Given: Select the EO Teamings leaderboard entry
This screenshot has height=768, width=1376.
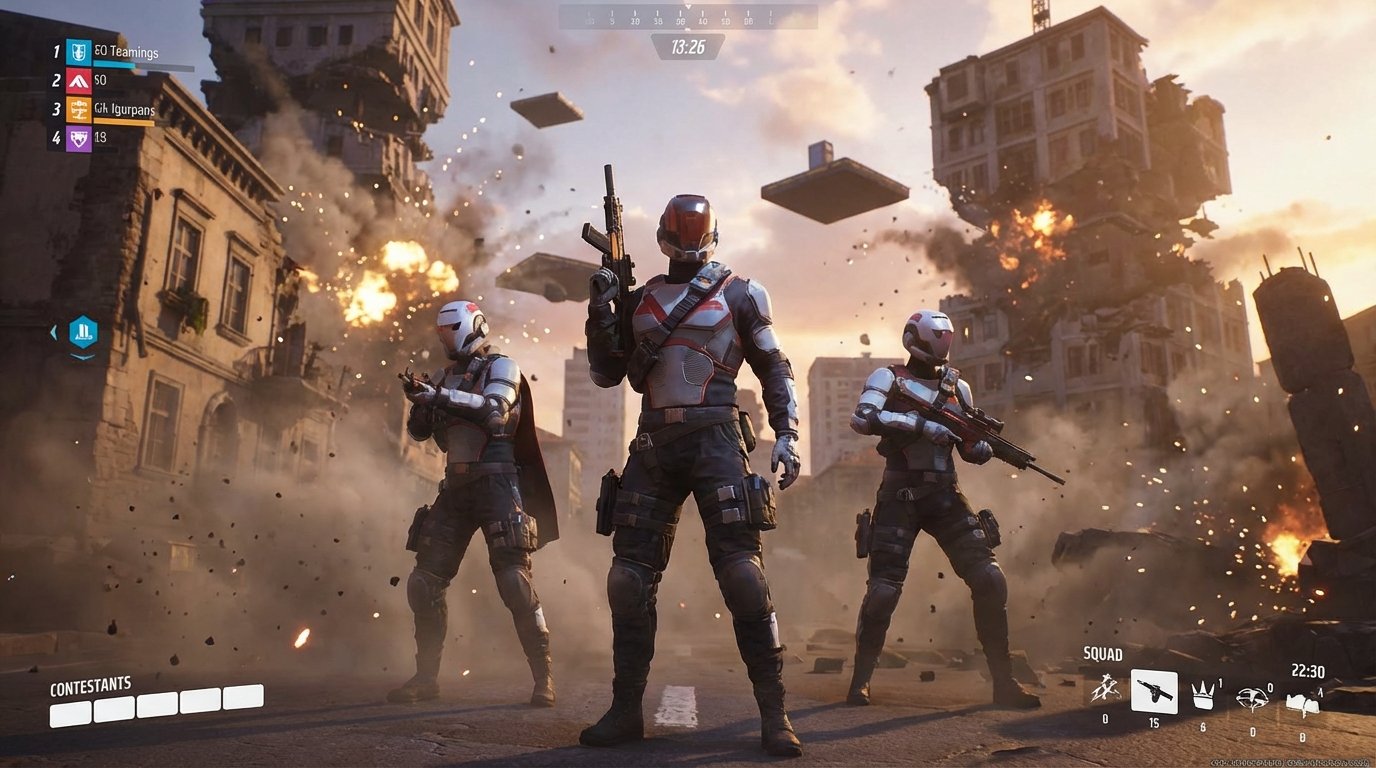Looking at the screenshot, I should click(x=125, y=53).
